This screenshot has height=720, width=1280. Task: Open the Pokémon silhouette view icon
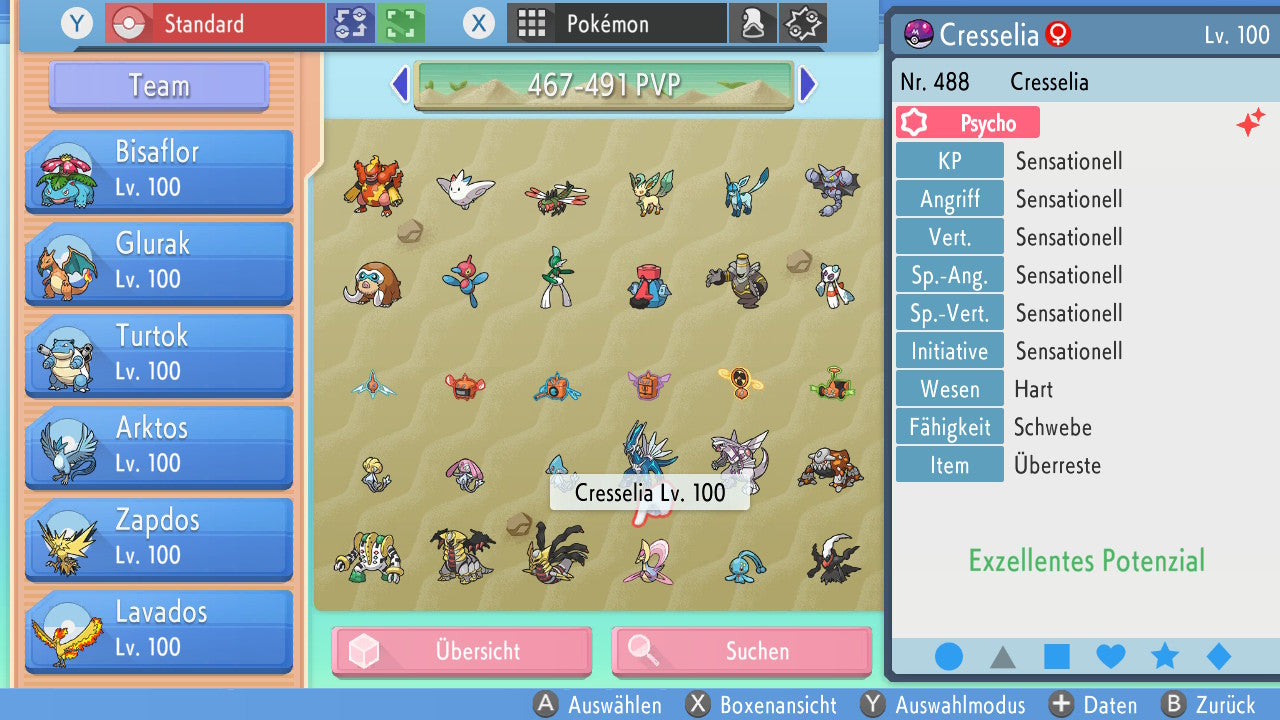tap(753, 22)
